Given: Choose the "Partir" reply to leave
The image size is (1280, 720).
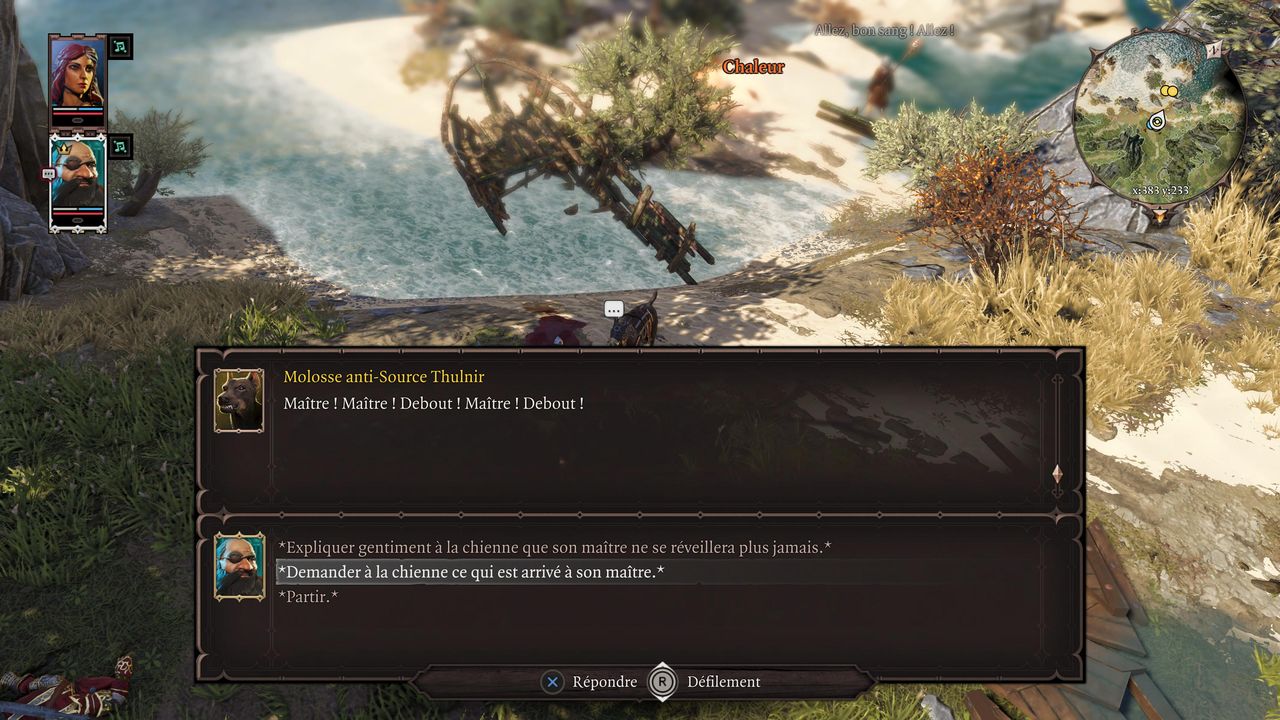Looking at the screenshot, I should 308,597.
